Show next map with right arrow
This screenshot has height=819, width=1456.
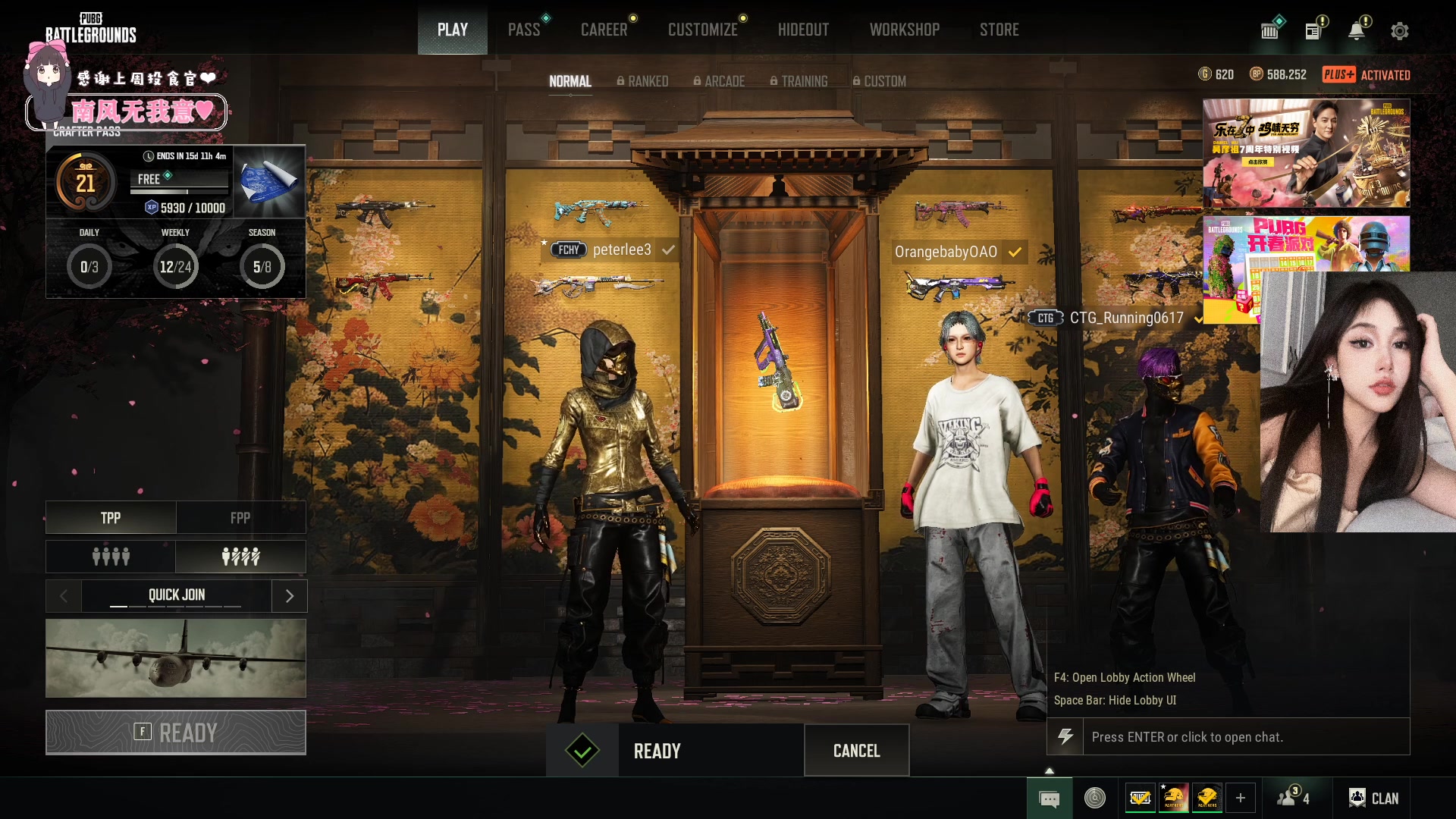pos(289,596)
